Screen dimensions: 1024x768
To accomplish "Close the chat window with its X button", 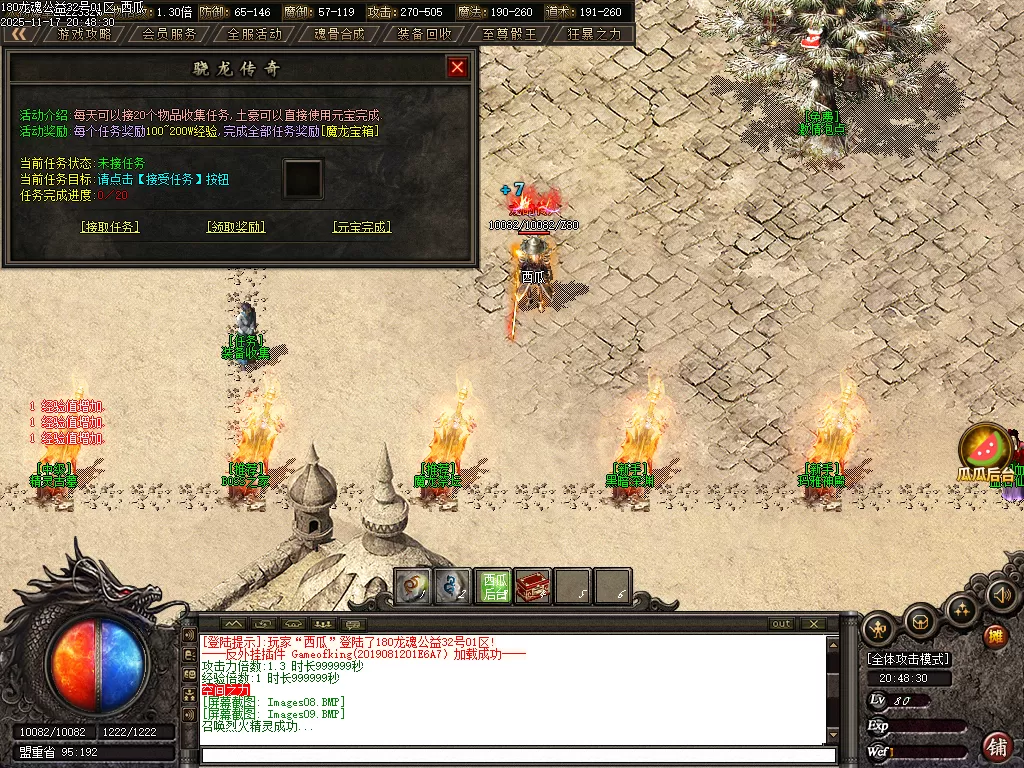I will [814, 624].
